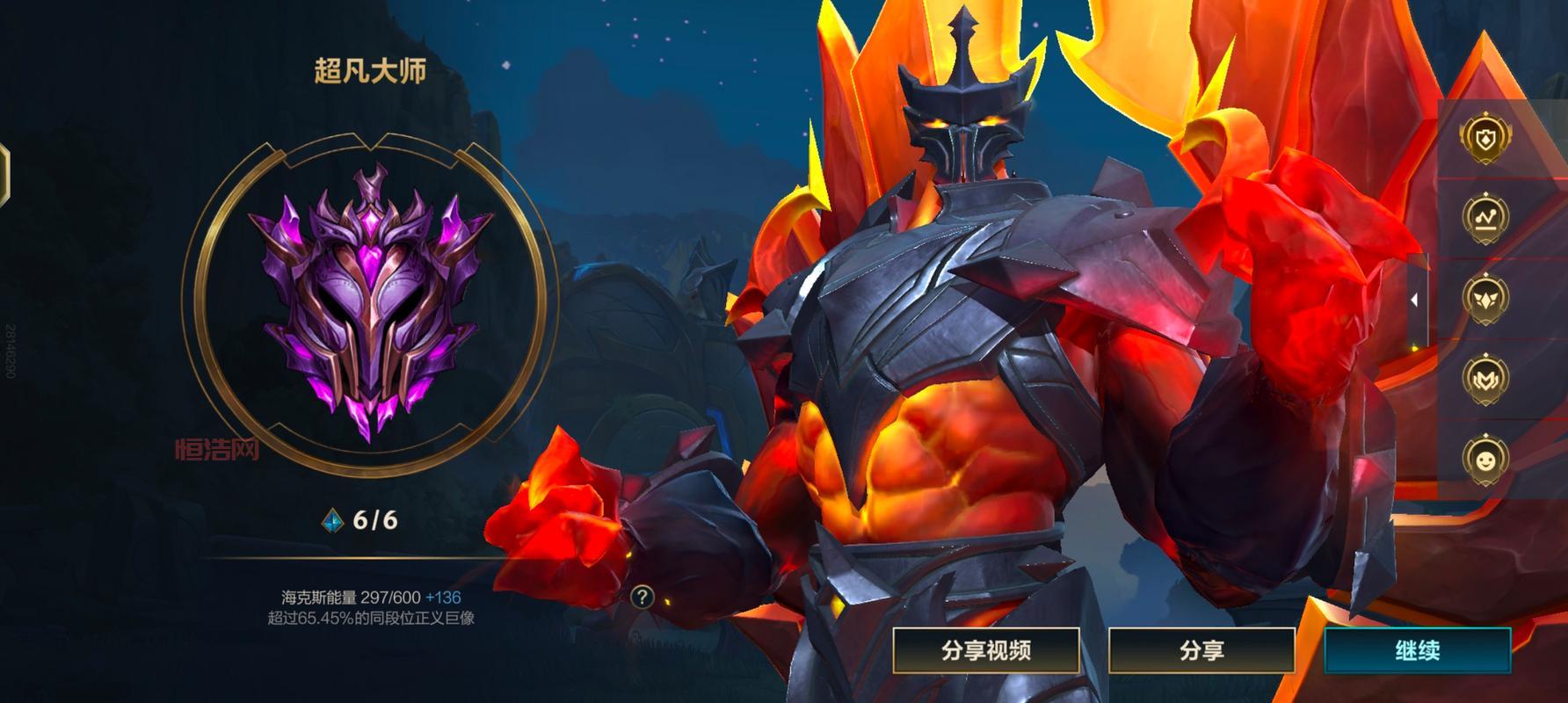
Task: Share the match video with 分享视频
Action: (986, 651)
